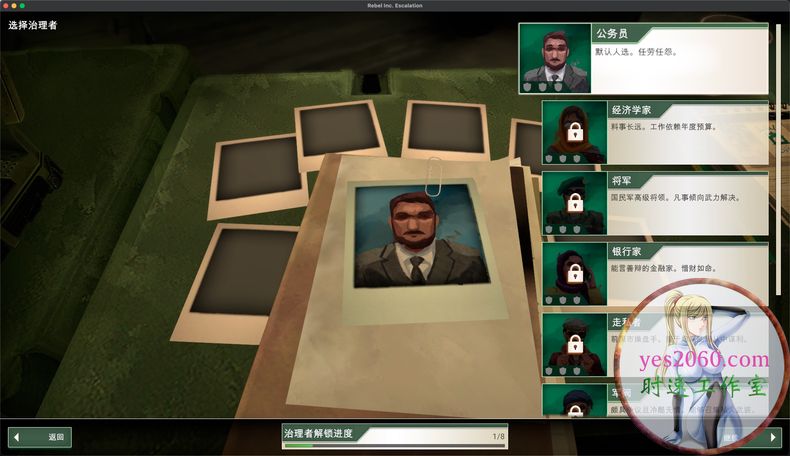Screen dimensions: 790x456
Task: Pick the locked 将军 (General) governor
Action: (x=655, y=203)
